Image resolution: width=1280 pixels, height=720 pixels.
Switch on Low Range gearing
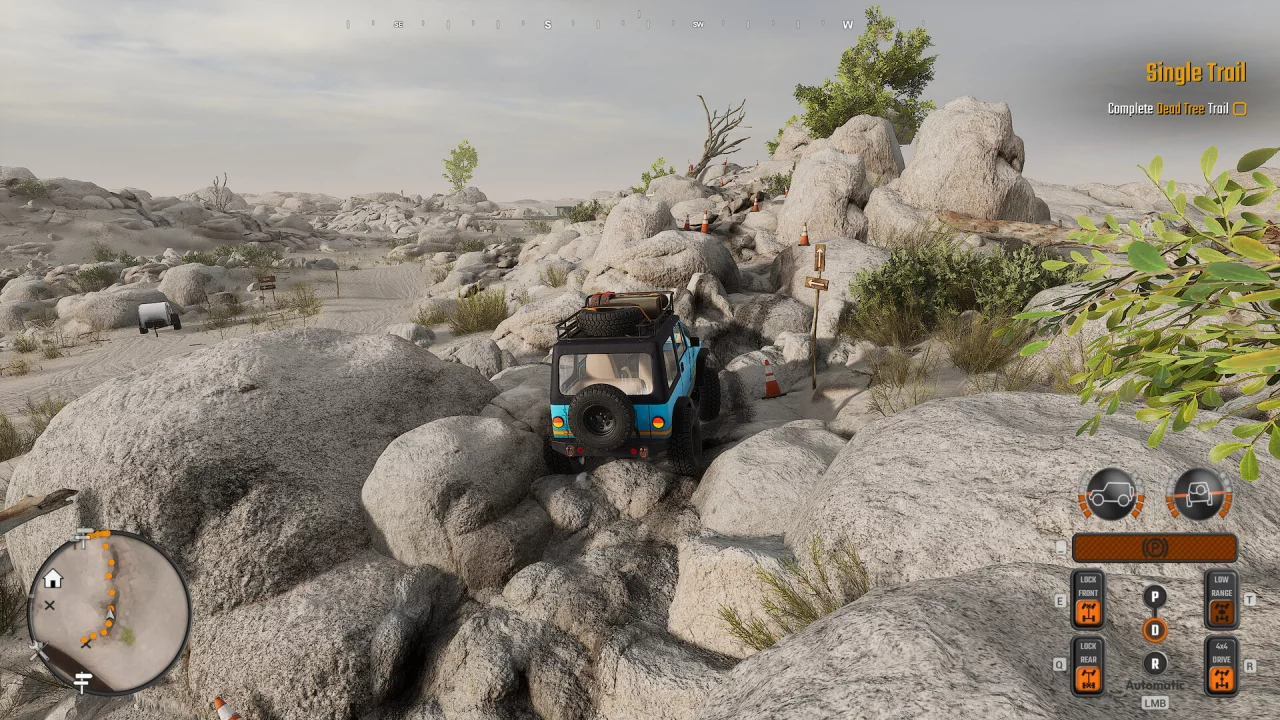coord(1221,600)
